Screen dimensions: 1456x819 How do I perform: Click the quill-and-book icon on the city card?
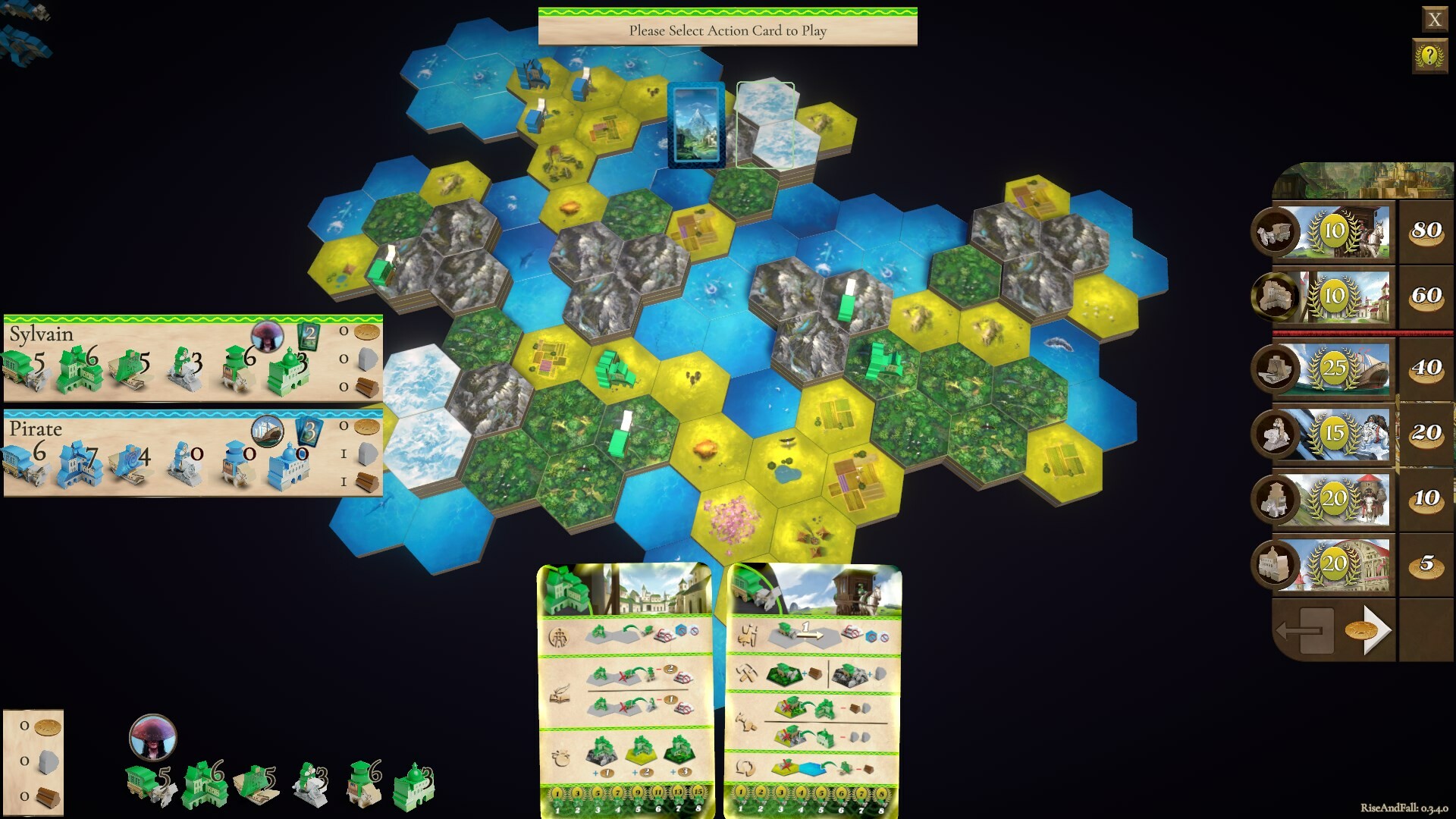click(x=560, y=695)
